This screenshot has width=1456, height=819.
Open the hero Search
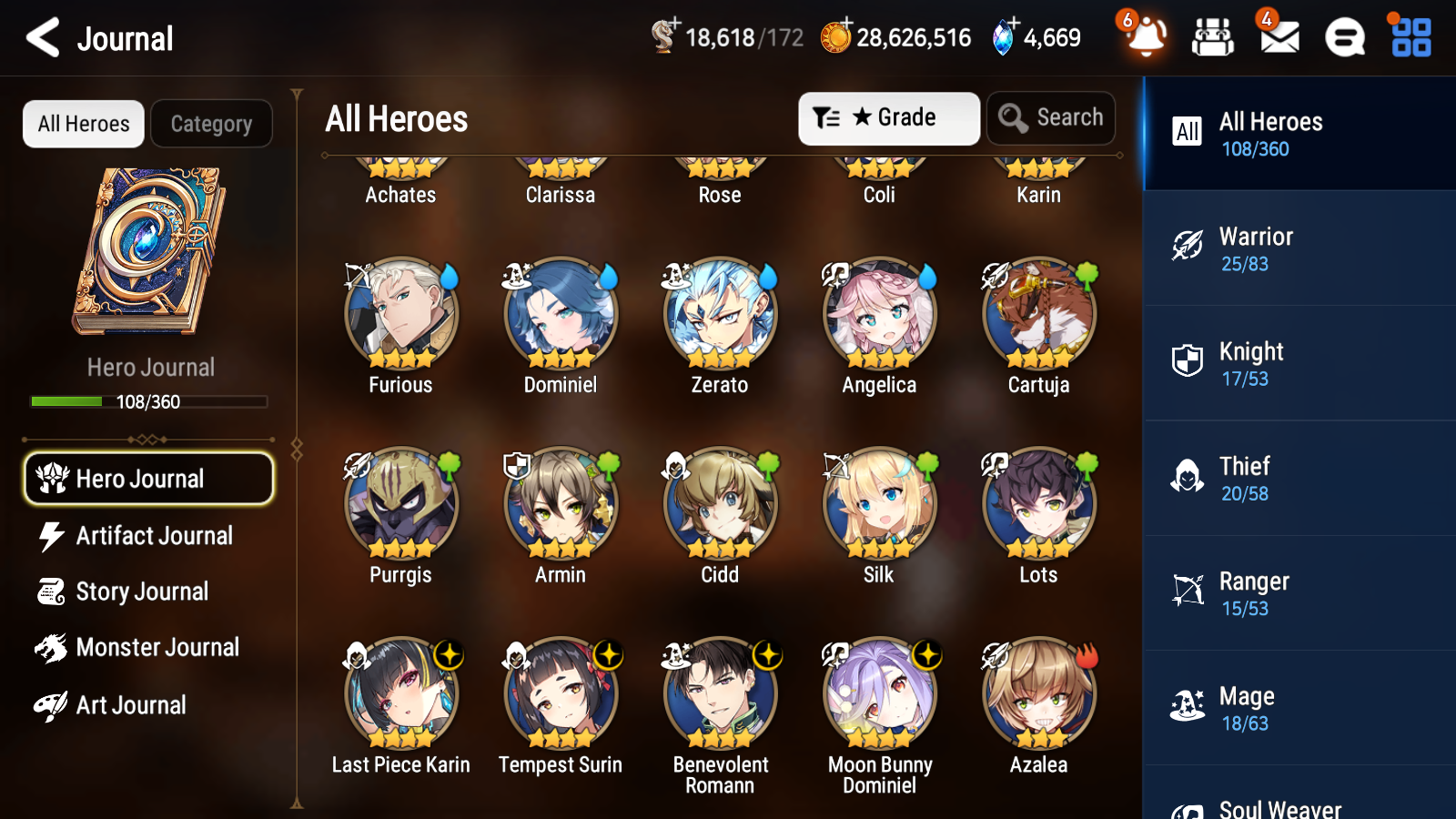[x=1051, y=117]
